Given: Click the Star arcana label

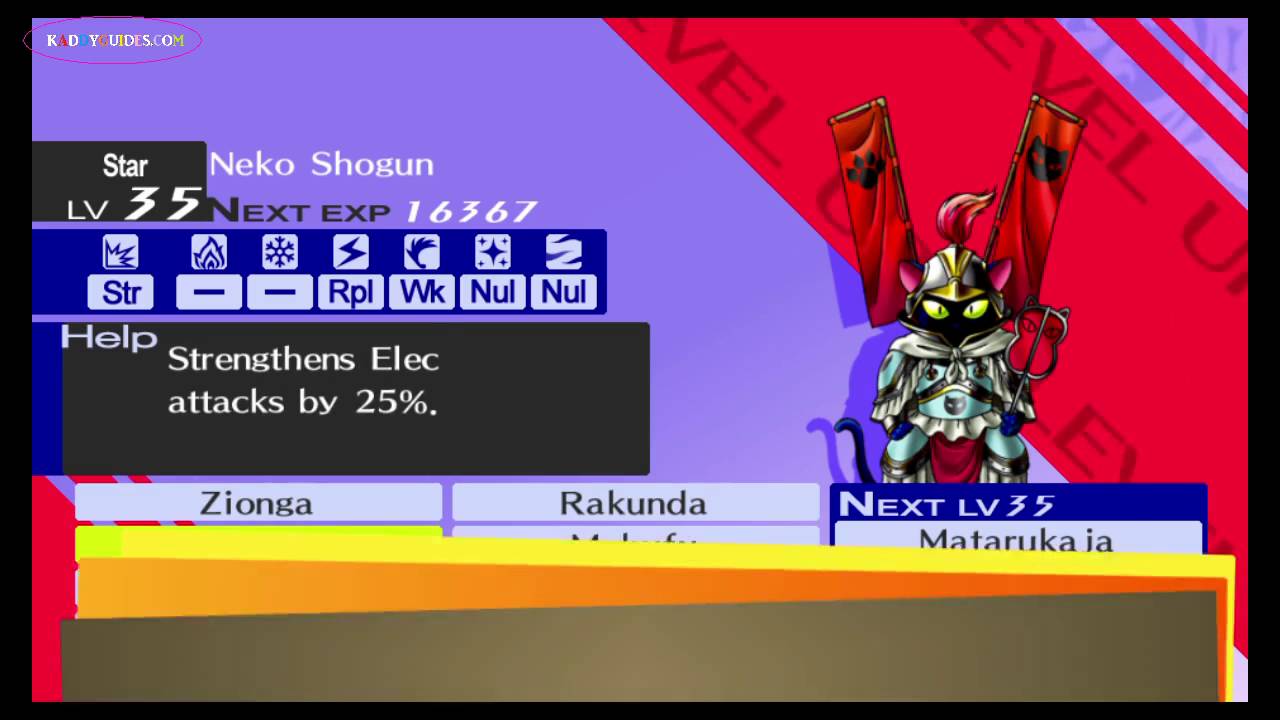Looking at the screenshot, I should click(x=124, y=165).
